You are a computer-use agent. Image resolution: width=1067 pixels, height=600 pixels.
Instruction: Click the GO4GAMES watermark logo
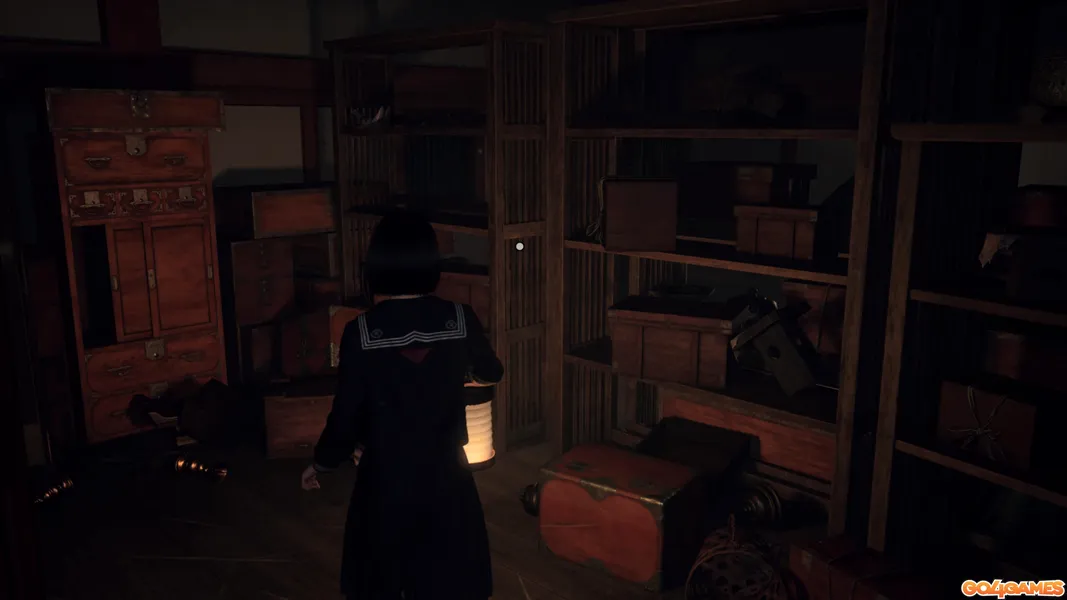pyautogui.click(x=1012, y=587)
